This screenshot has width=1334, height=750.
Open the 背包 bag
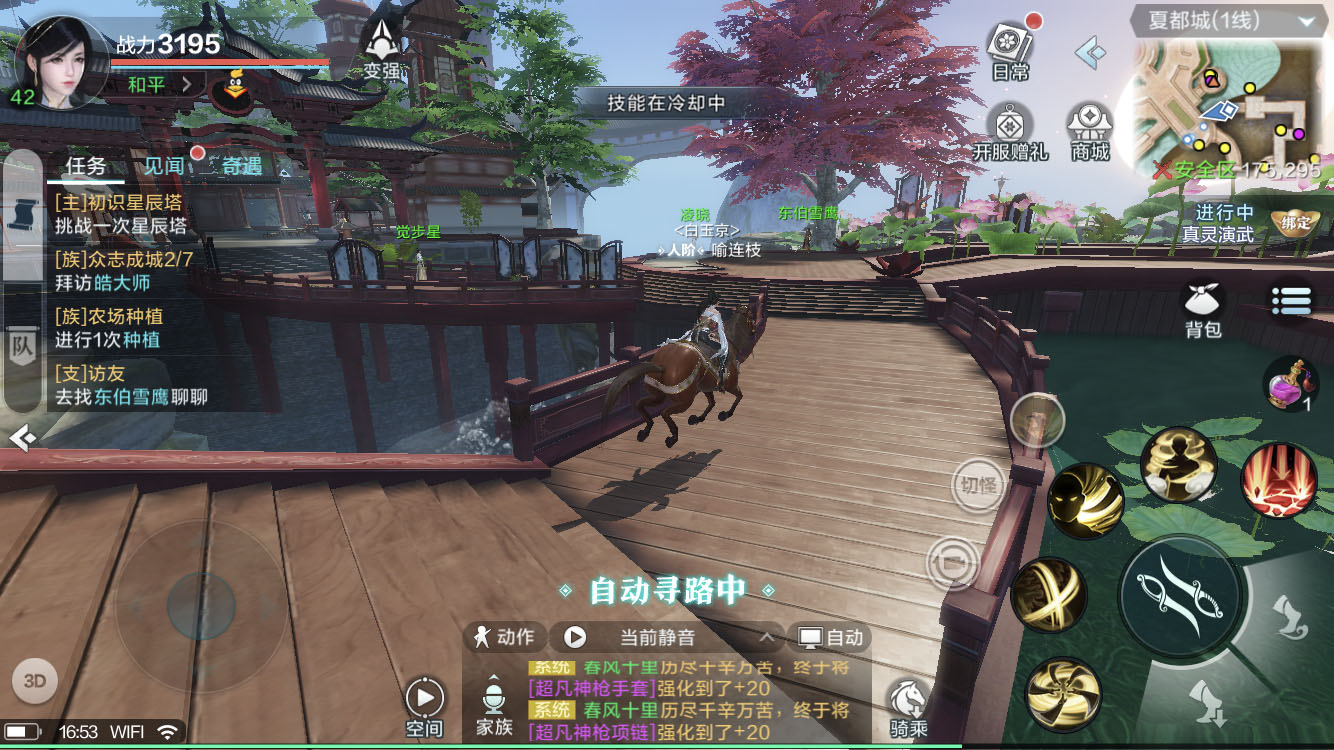tap(1204, 306)
